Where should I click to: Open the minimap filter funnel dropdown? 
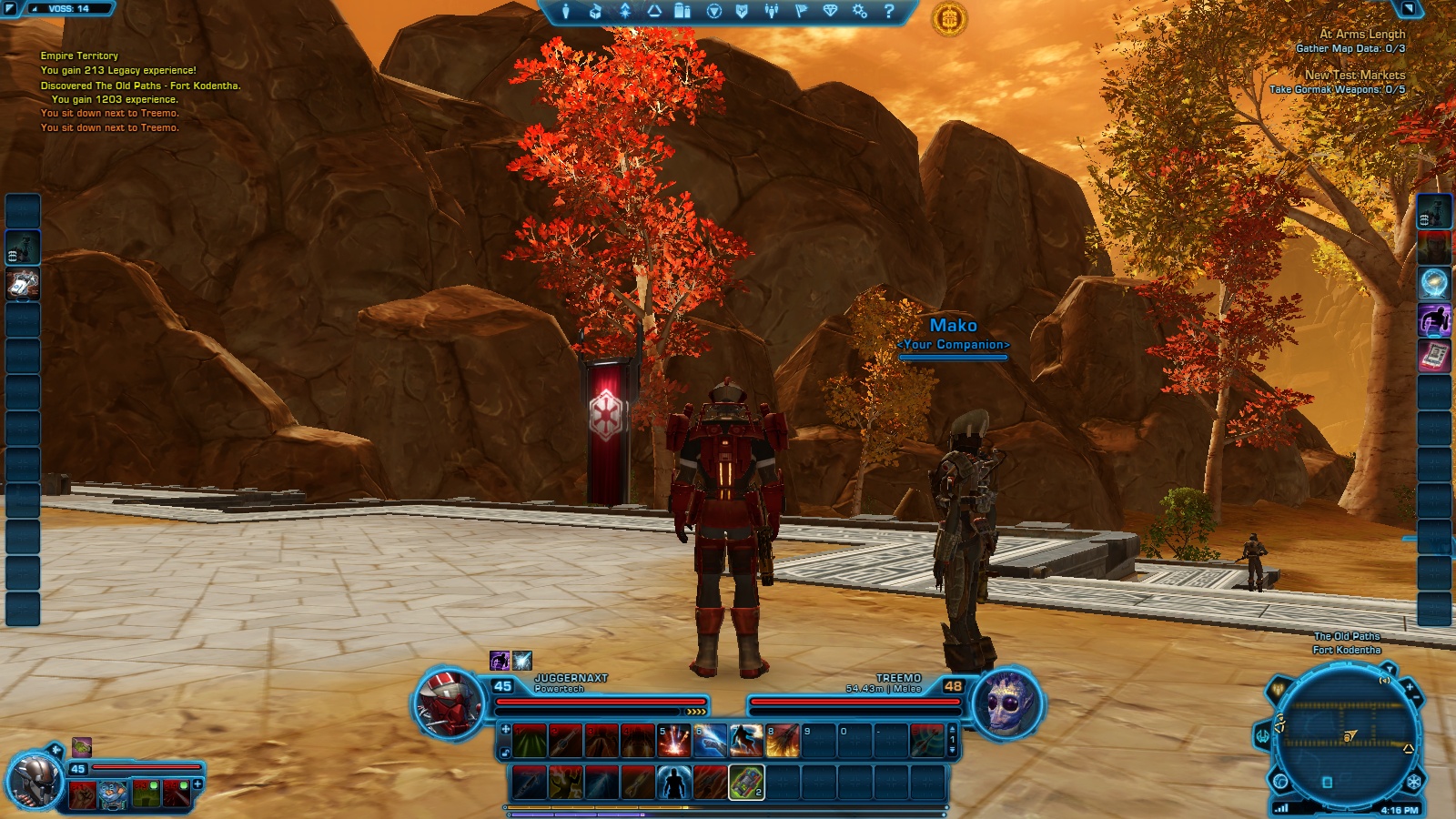coord(1390,668)
